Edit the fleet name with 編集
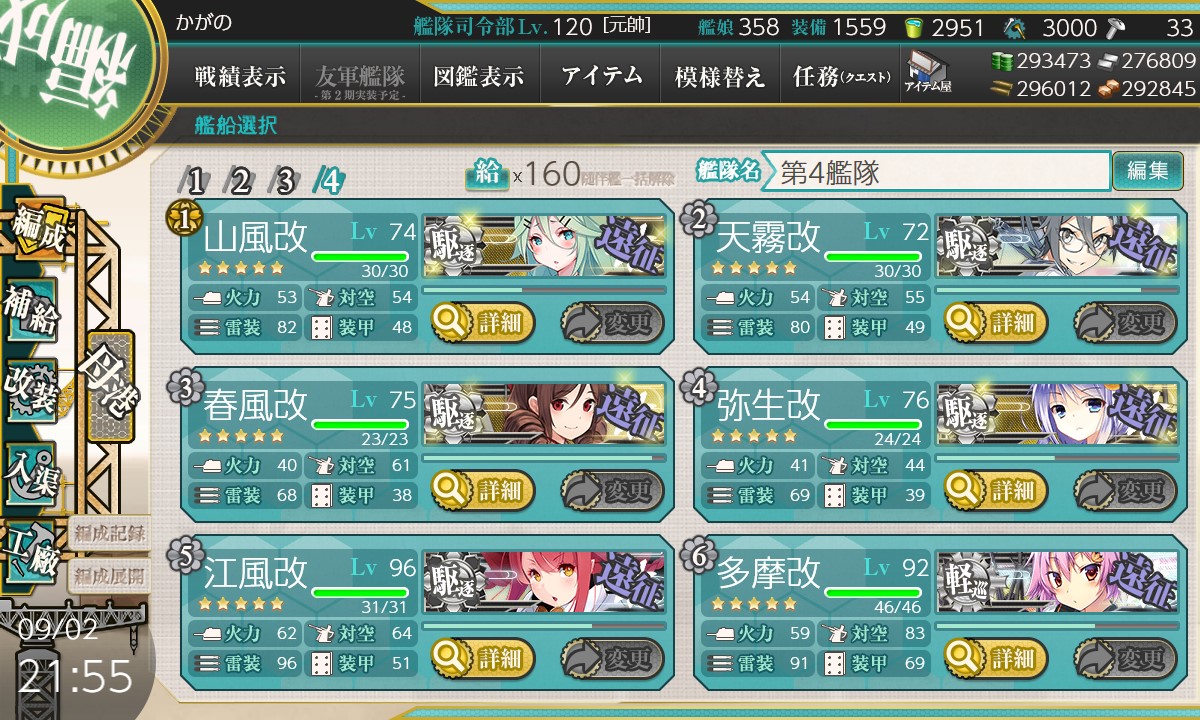 1147,171
